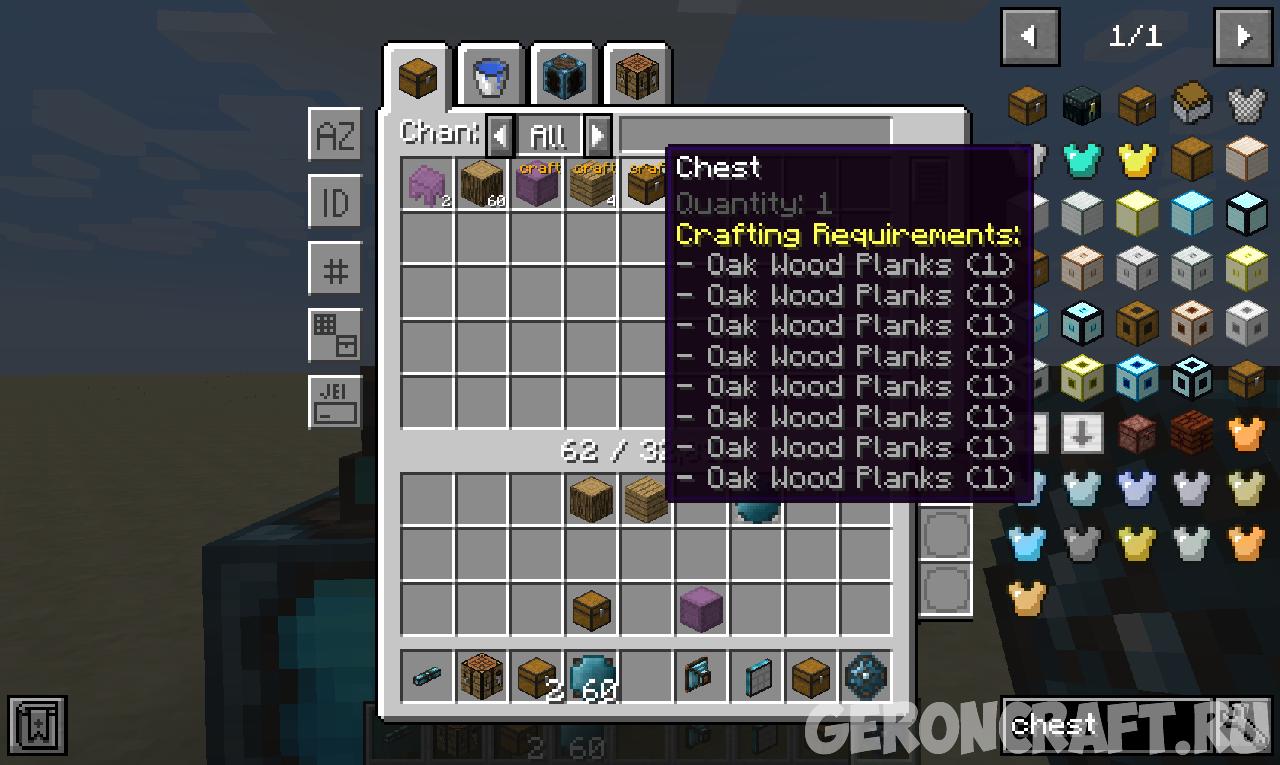This screenshot has height=765, width=1280.
Task: Pick the purple block in inventory
Action: [700, 609]
